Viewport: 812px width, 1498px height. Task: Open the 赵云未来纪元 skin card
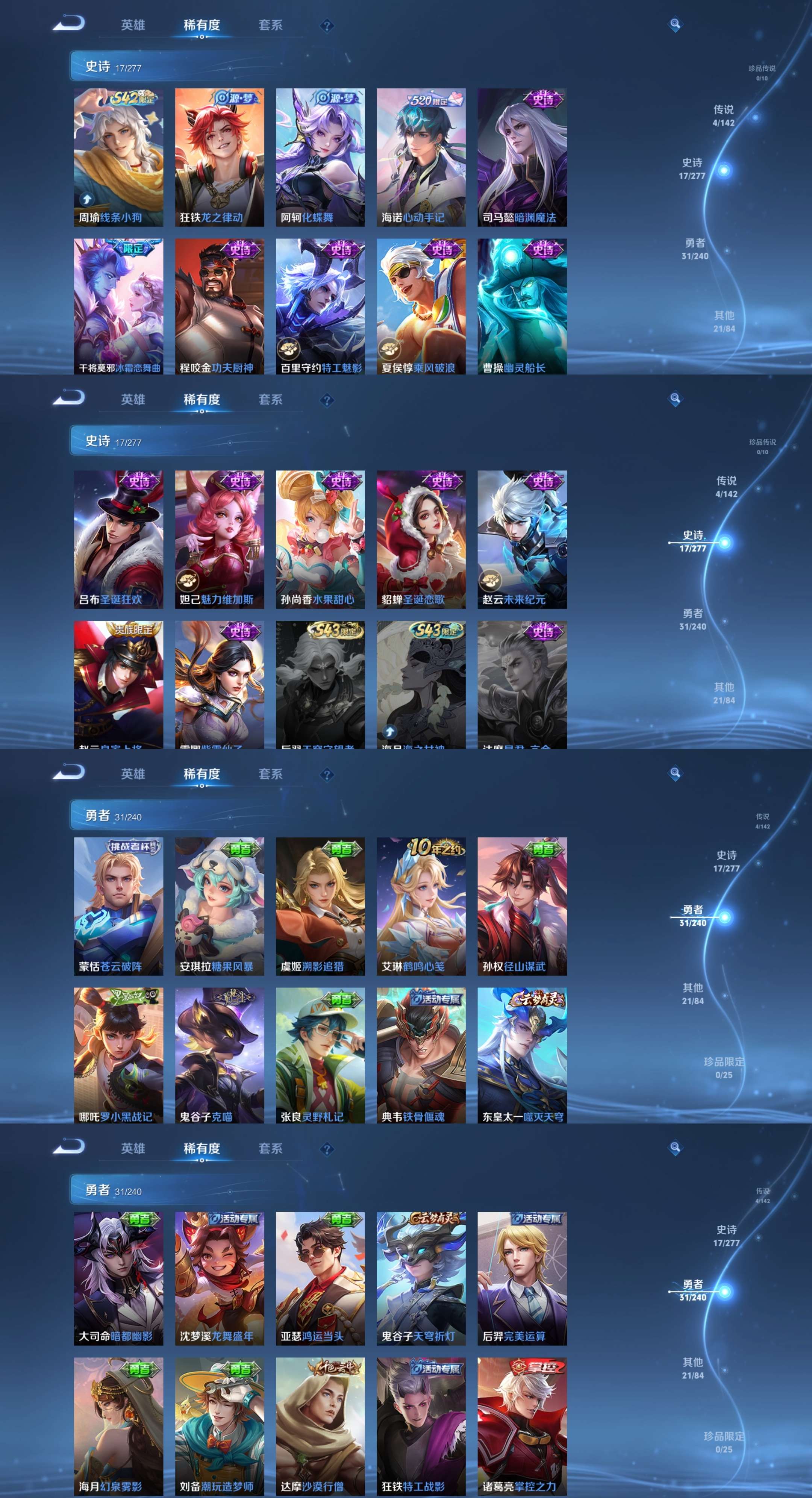pos(522,539)
